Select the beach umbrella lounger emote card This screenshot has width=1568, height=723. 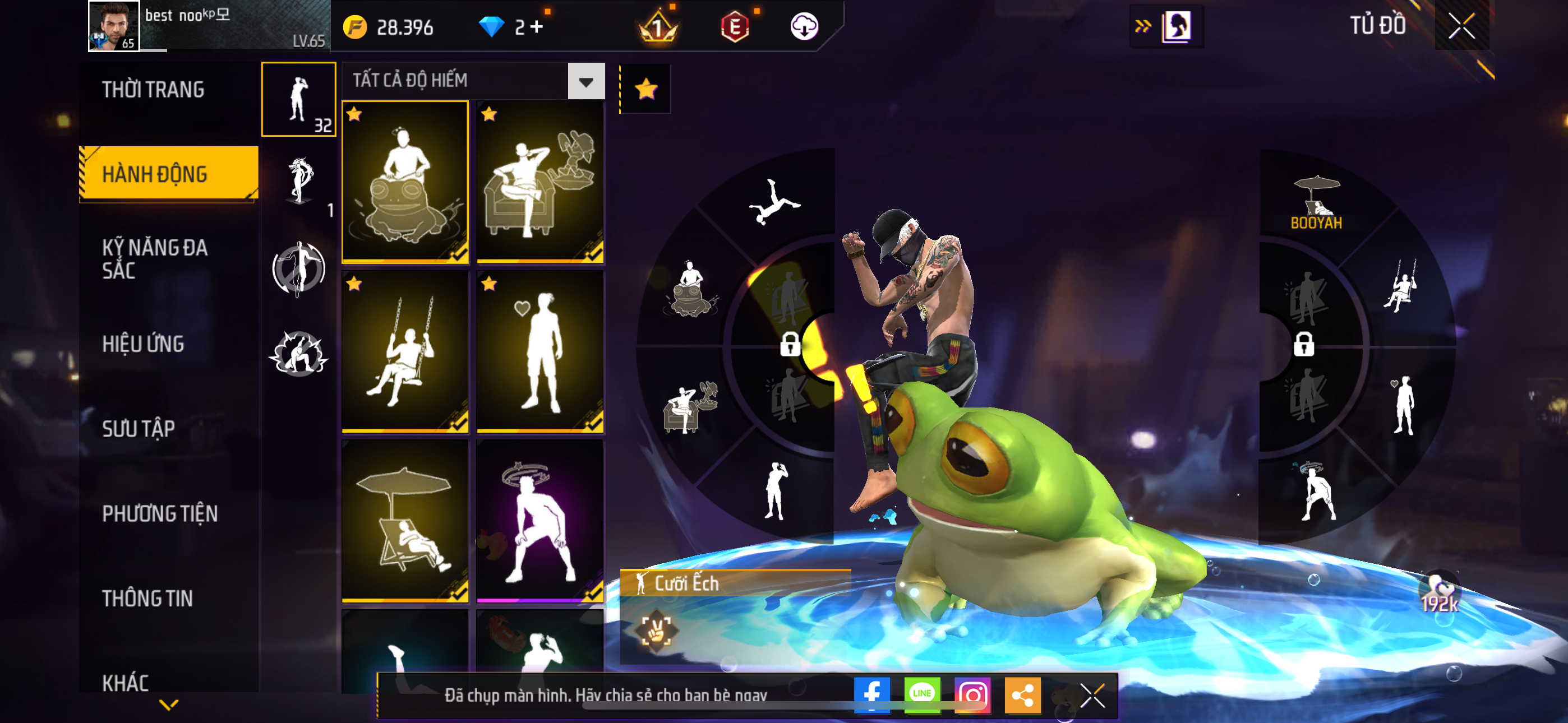click(x=405, y=521)
